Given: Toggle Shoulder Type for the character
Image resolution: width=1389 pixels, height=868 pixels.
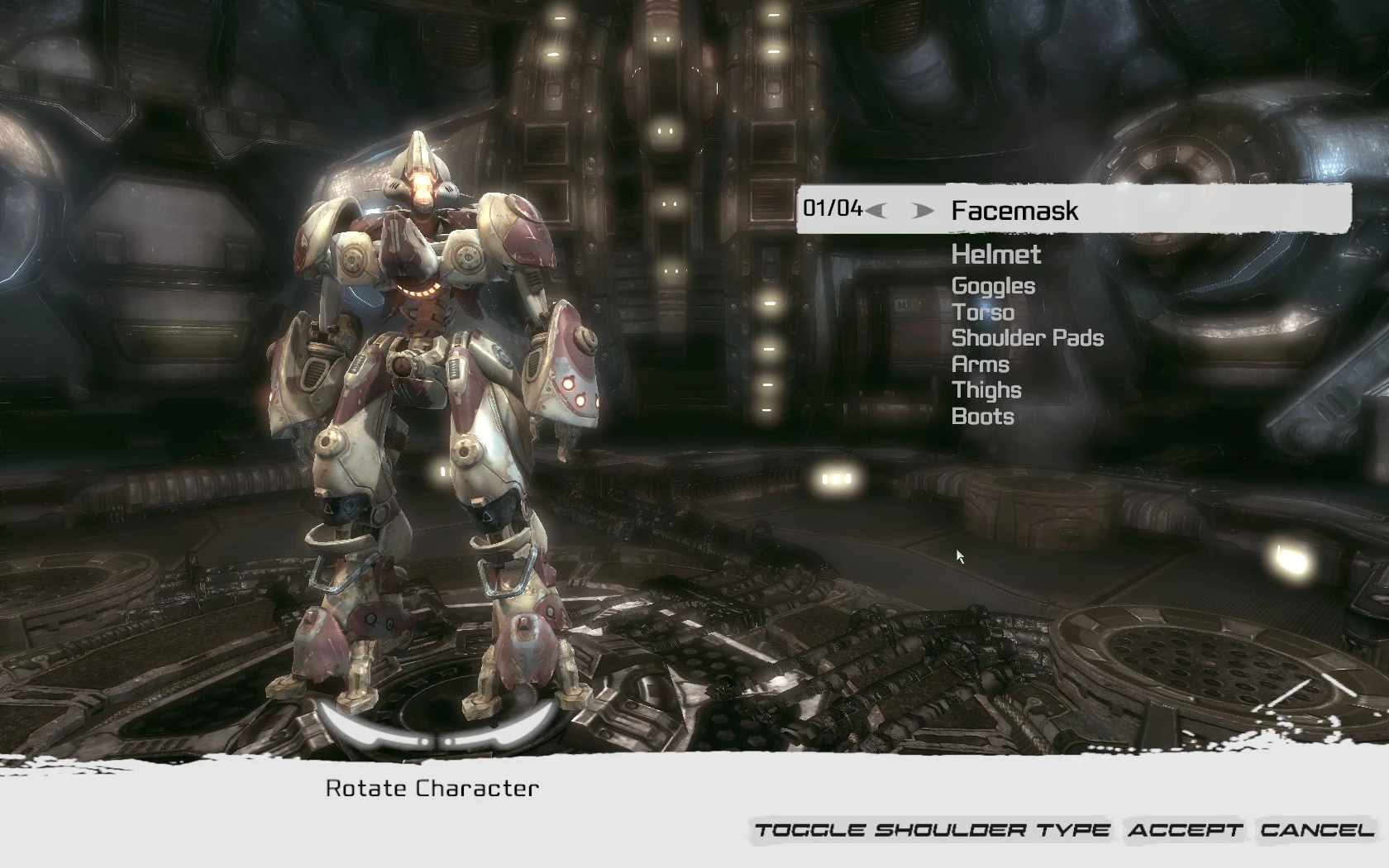Looking at the screenshot, I should 933,830.
